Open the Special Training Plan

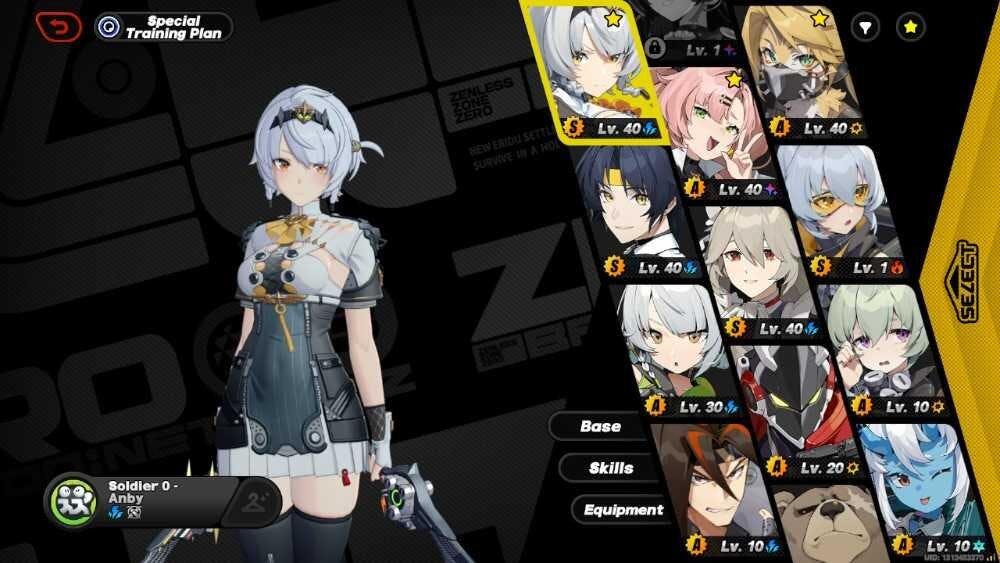164,27
